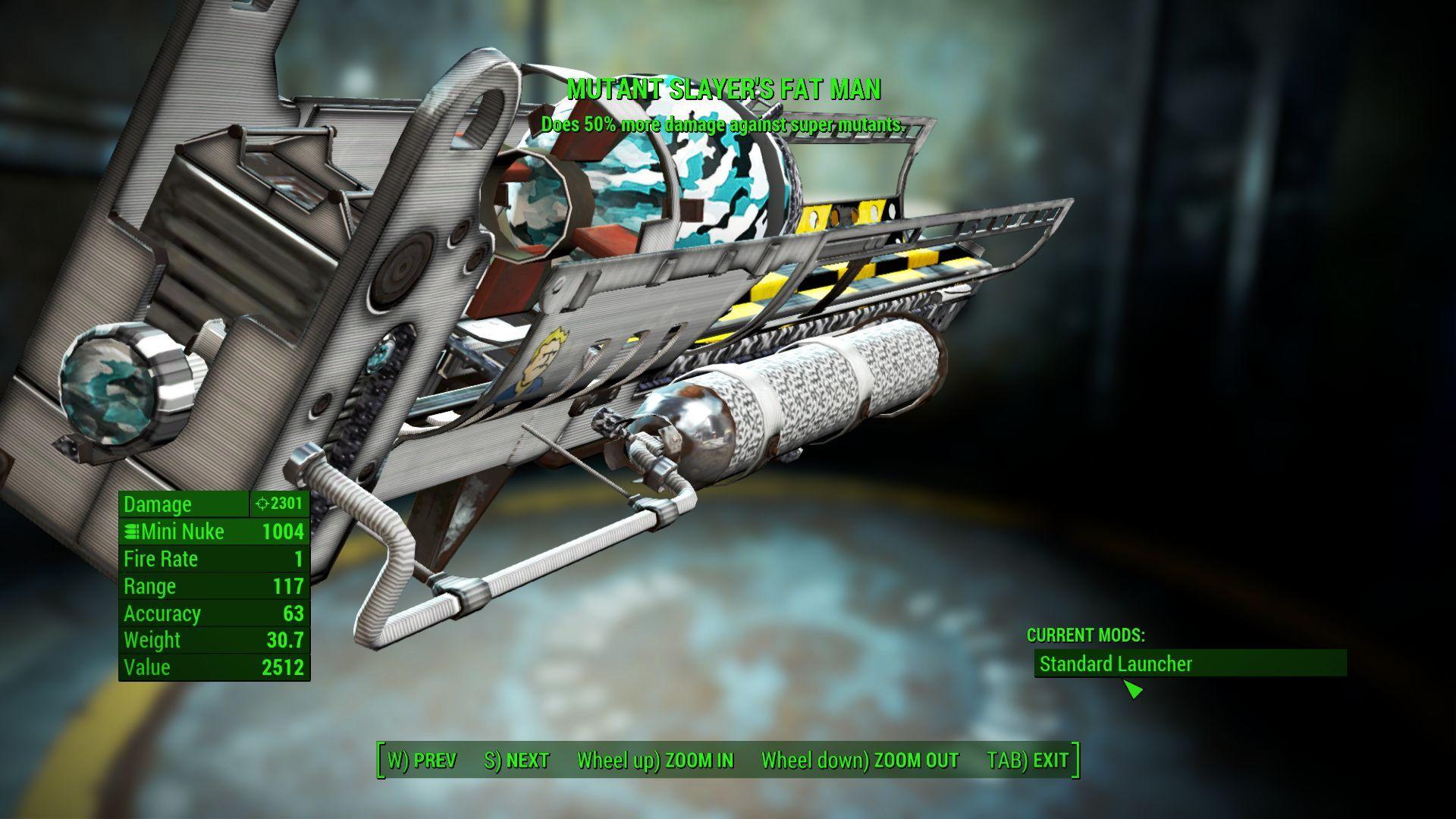Image resolution: width=1456 pixels, height=819 pixels.
Task: Select the Standard Launcher mod entry
Action: 1189,664
